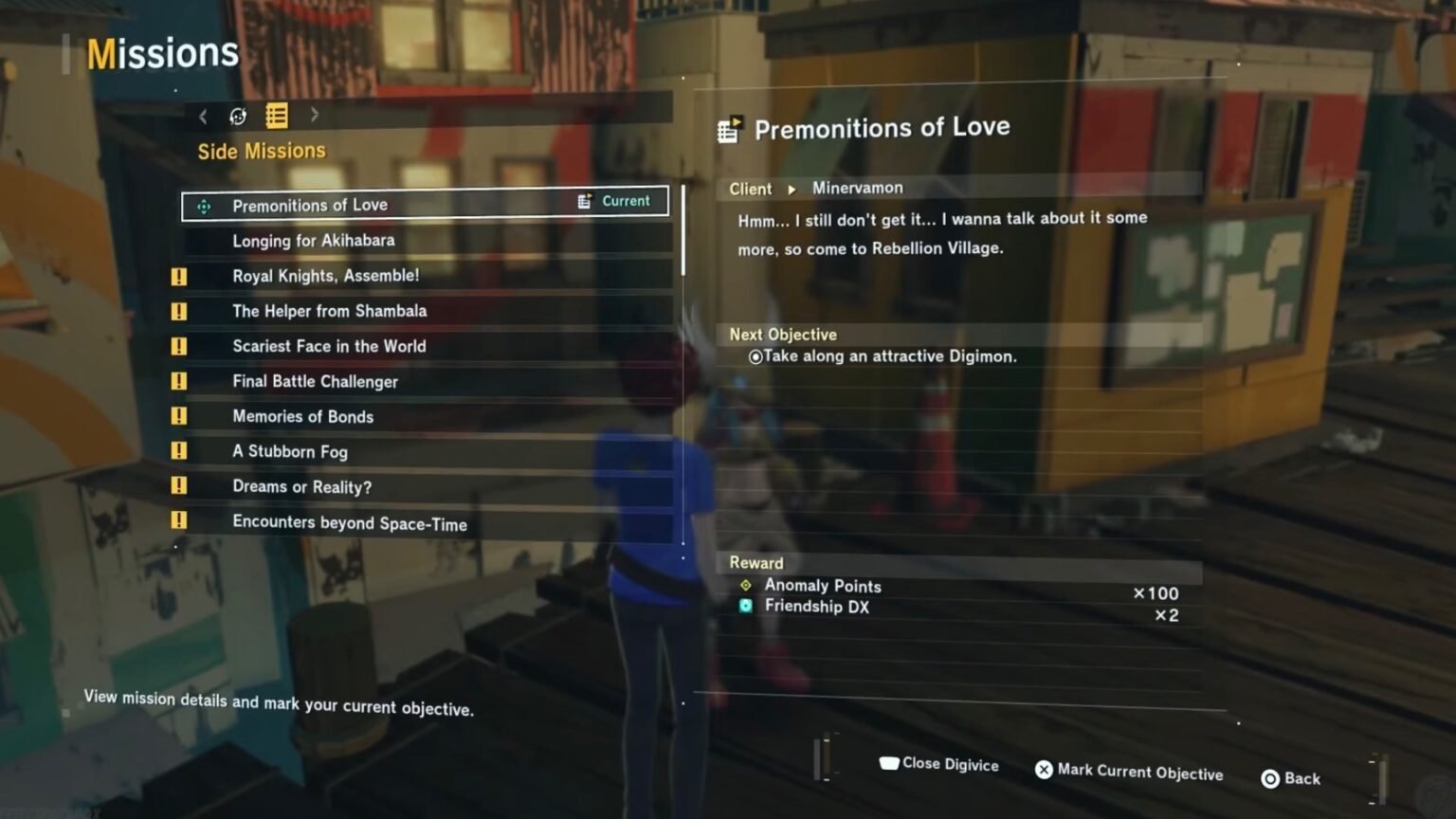This screenshot has height=819, width=1456.
Task: Choose the A Stubborn Fog mission
Action: click(290, 451)
